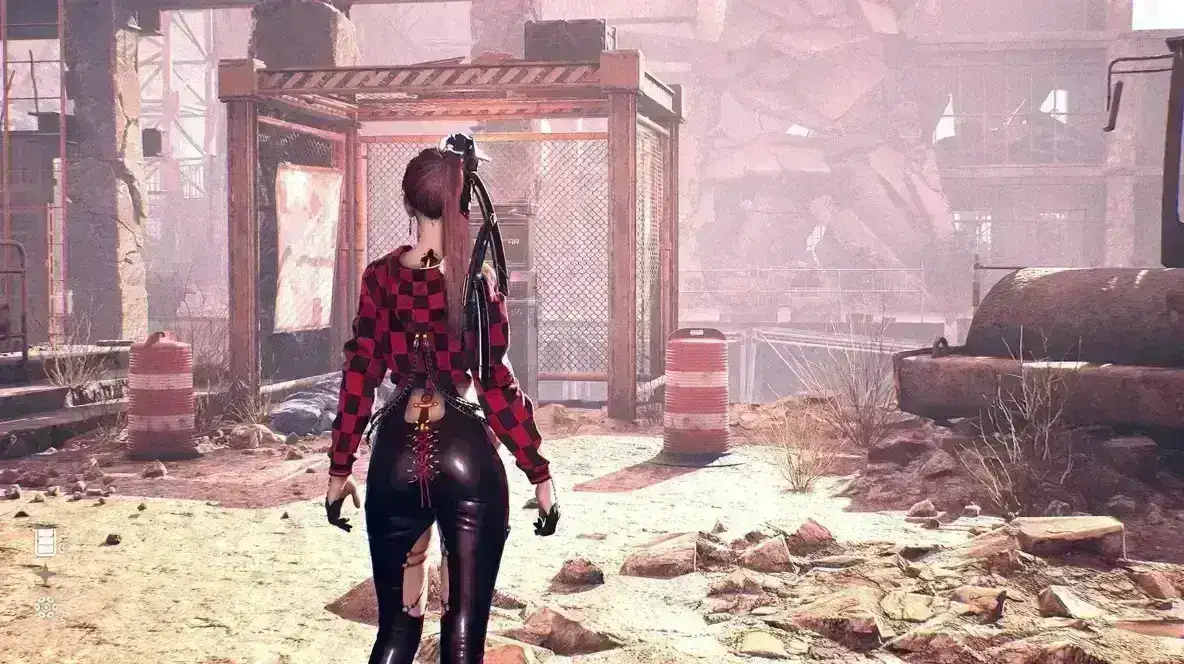Screen dimensions: 1184x664
Task: Select the battery-shaped consumable item icon
Action: click(x=45, y=541)
